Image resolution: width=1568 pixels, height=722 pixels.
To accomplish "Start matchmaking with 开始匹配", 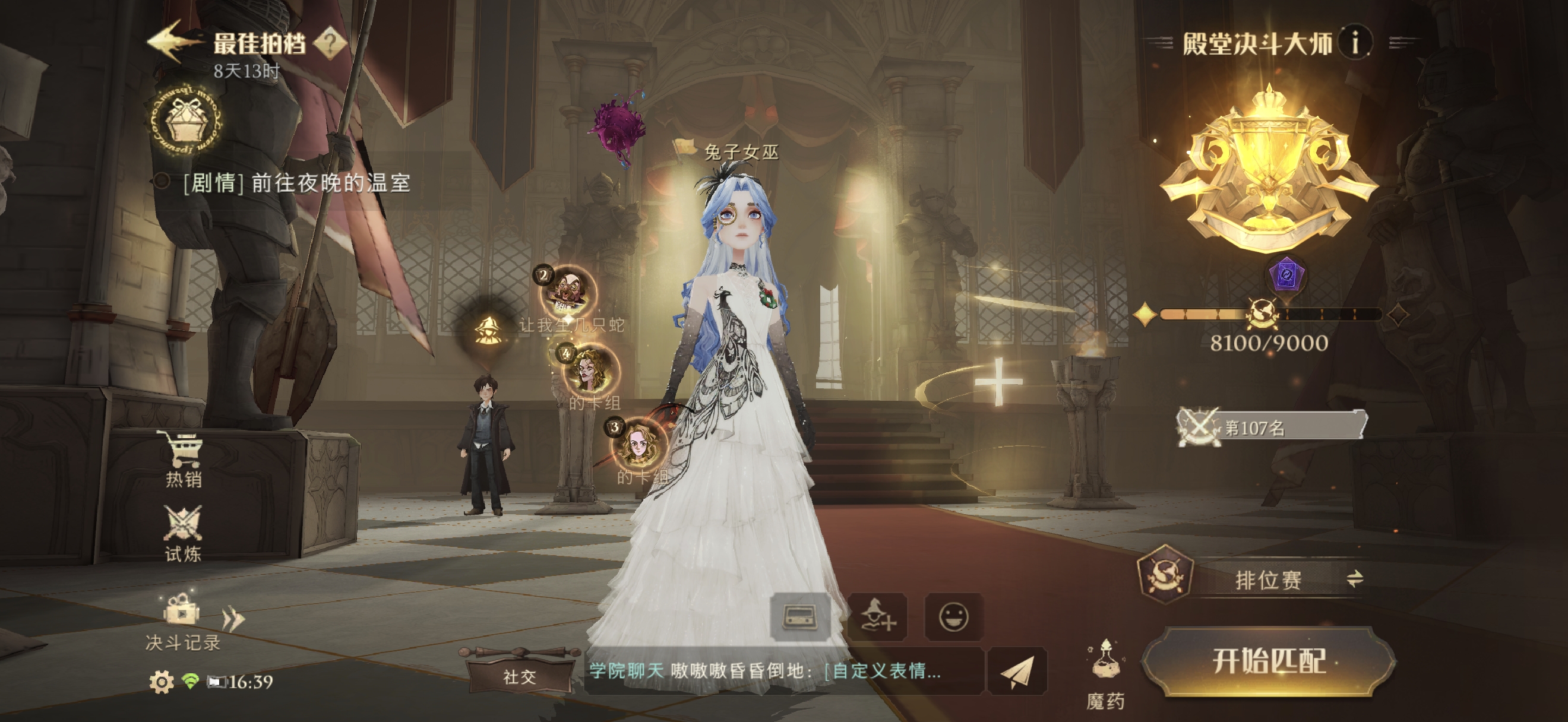I will [x=1269, y=661].
